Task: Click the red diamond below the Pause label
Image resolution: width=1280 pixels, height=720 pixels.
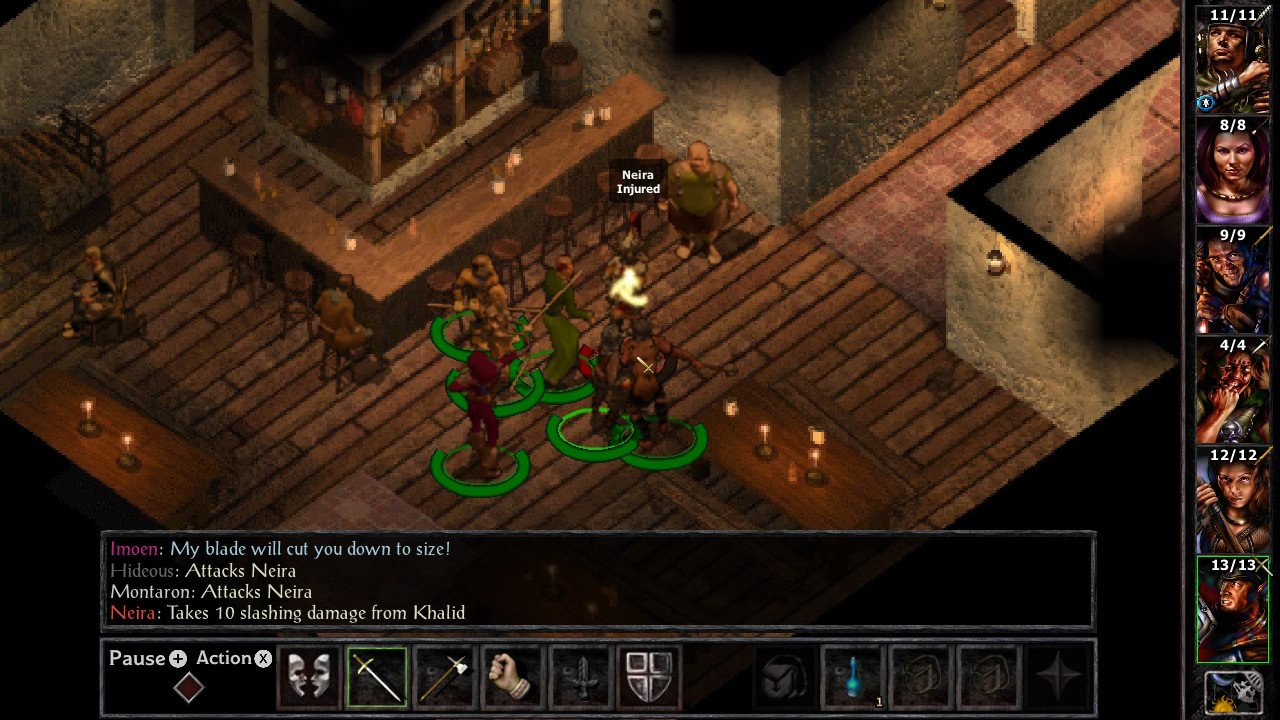Action: (189, 688)
